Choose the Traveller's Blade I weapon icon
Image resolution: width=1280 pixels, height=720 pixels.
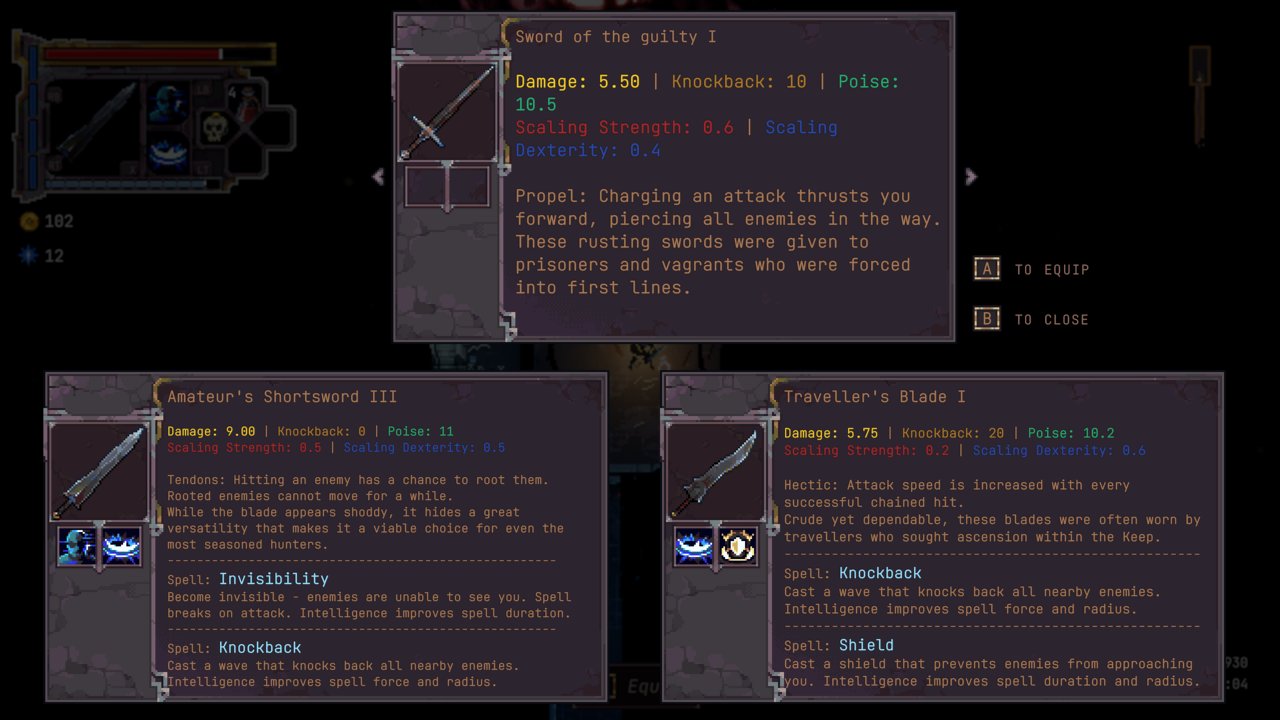(716, 472)
